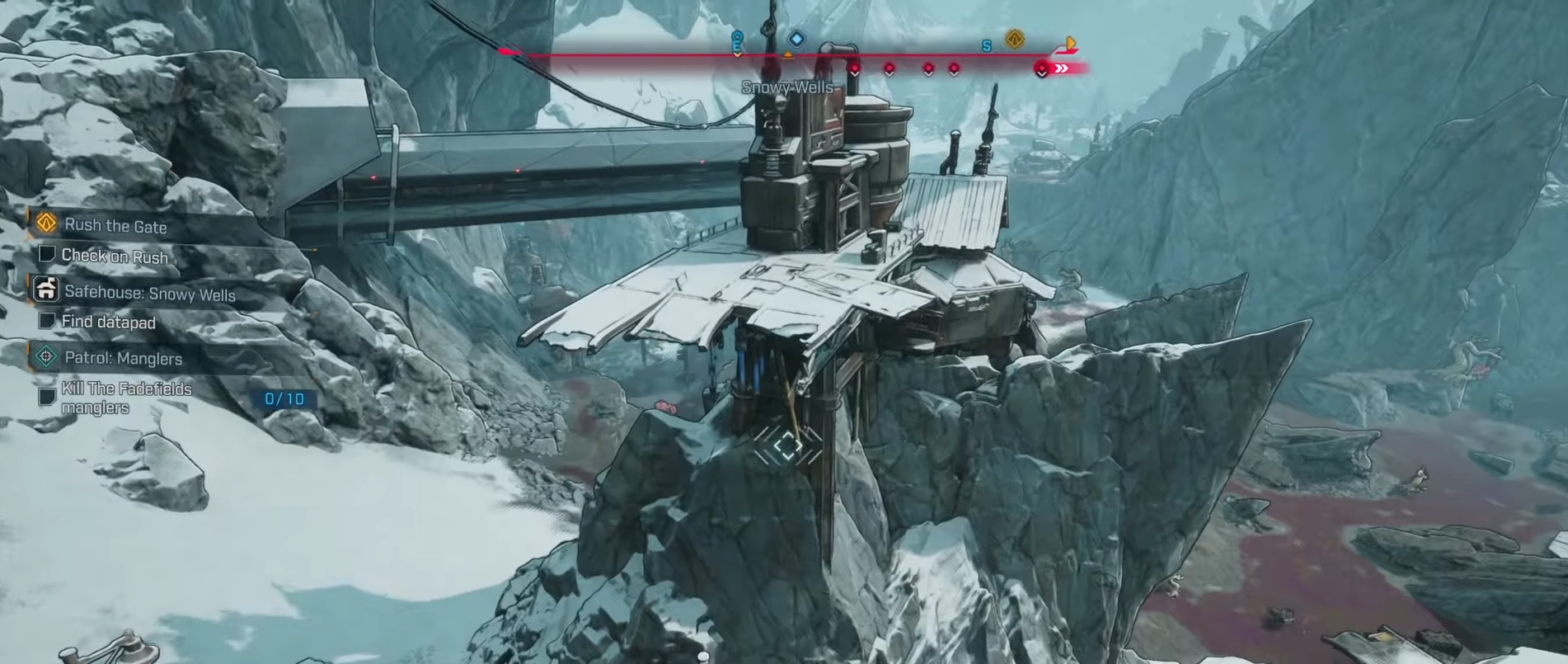Screen dimensions: 1568x664
Task: Click the Kill The Fadefields manglers objective
Action: (x=126, y=398)
